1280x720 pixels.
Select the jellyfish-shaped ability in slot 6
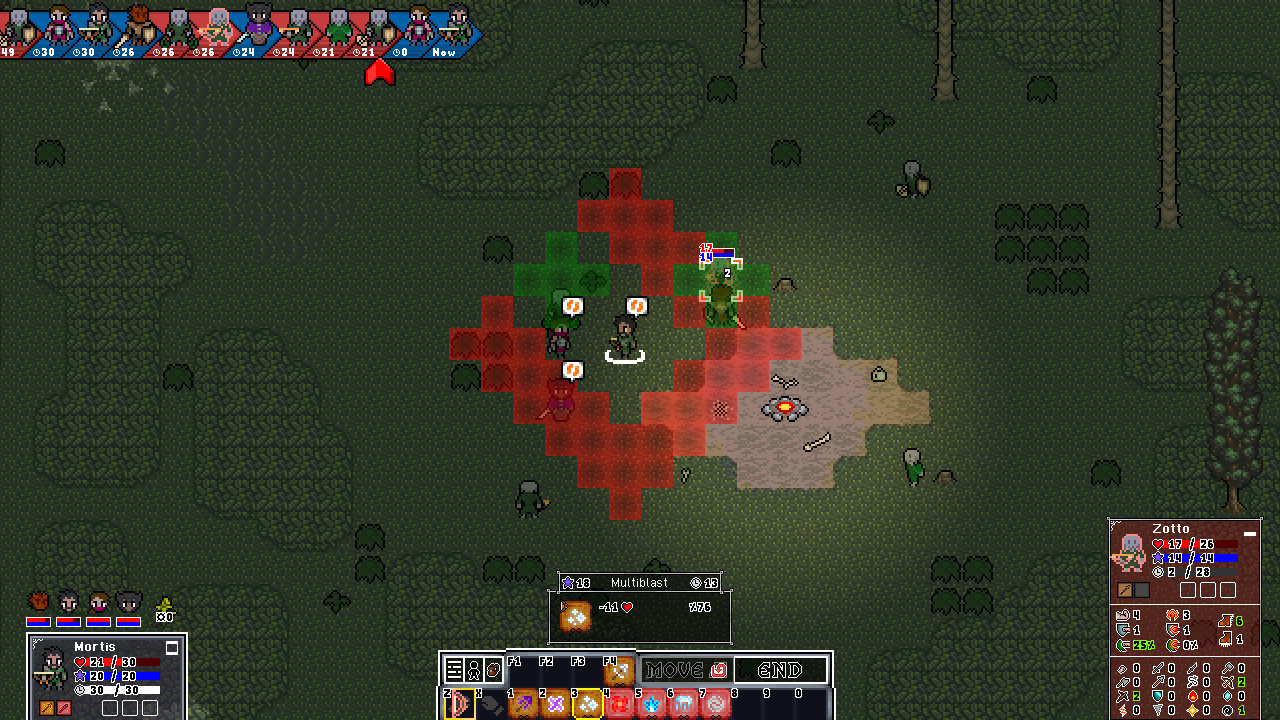pyautogui.click(x=684, y=705)
